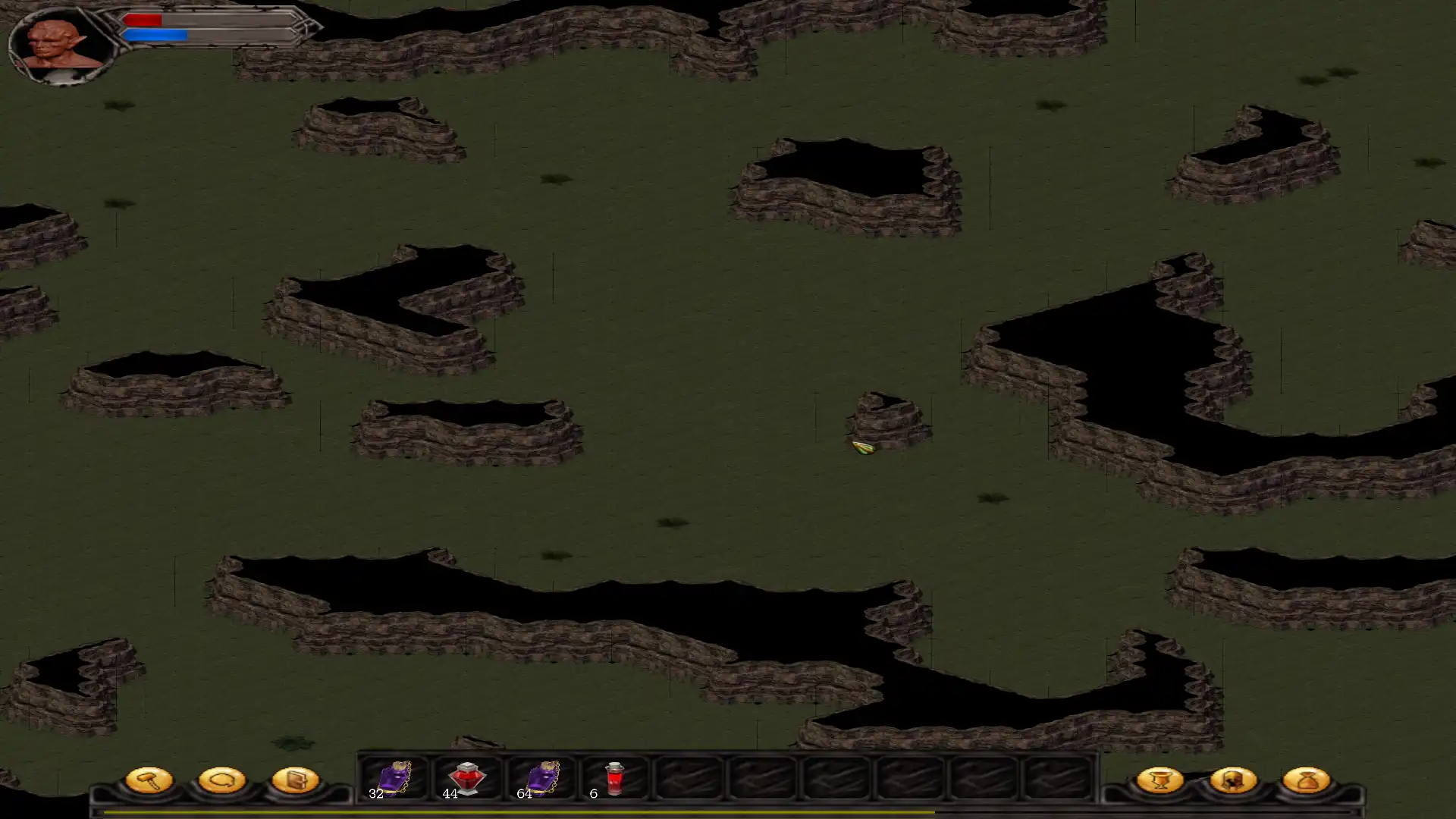
Task: Select the purple spellbook with count 32
Action: click(394, 778)
